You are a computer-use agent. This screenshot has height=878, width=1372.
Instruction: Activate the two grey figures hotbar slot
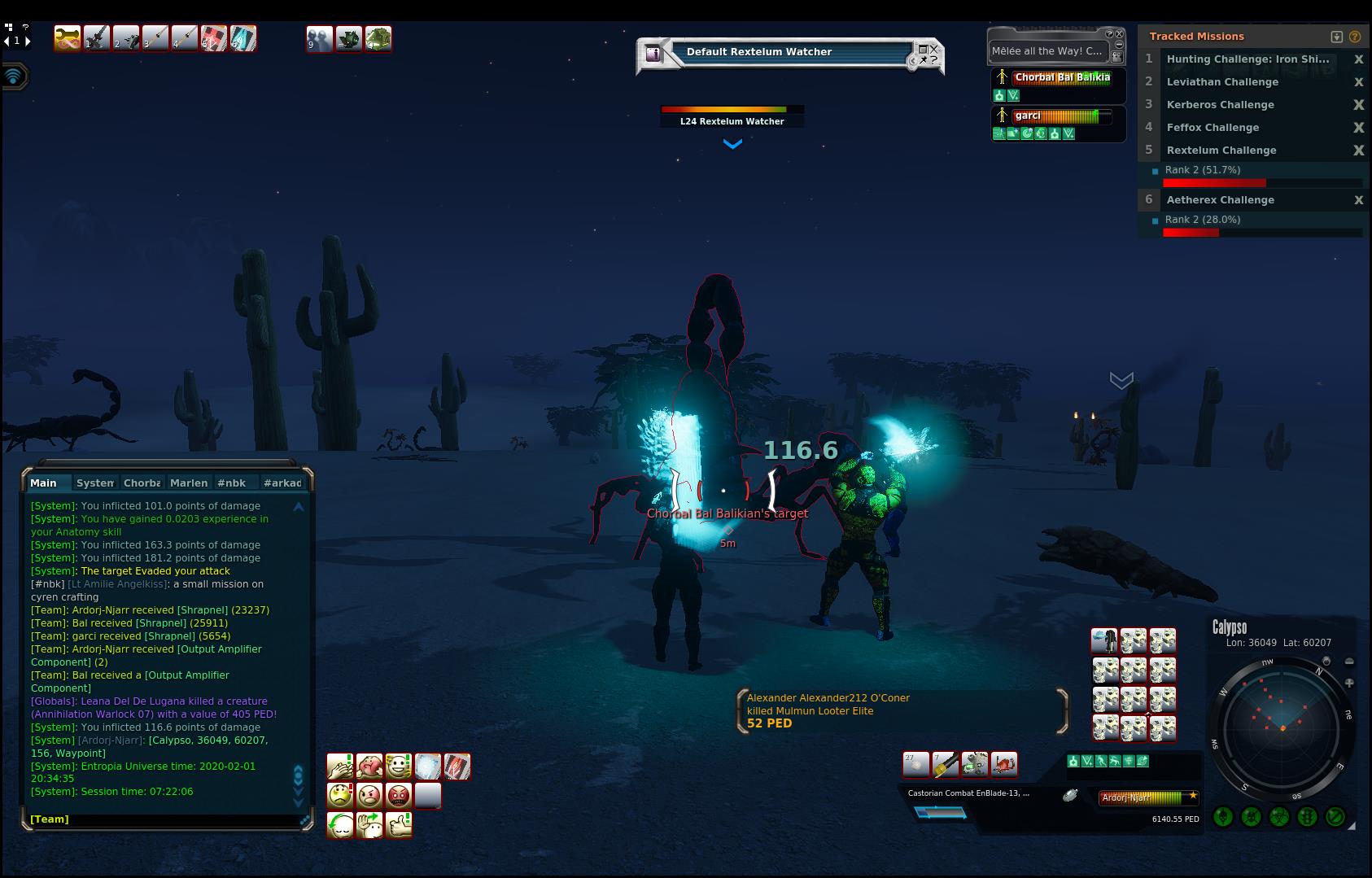319,38
